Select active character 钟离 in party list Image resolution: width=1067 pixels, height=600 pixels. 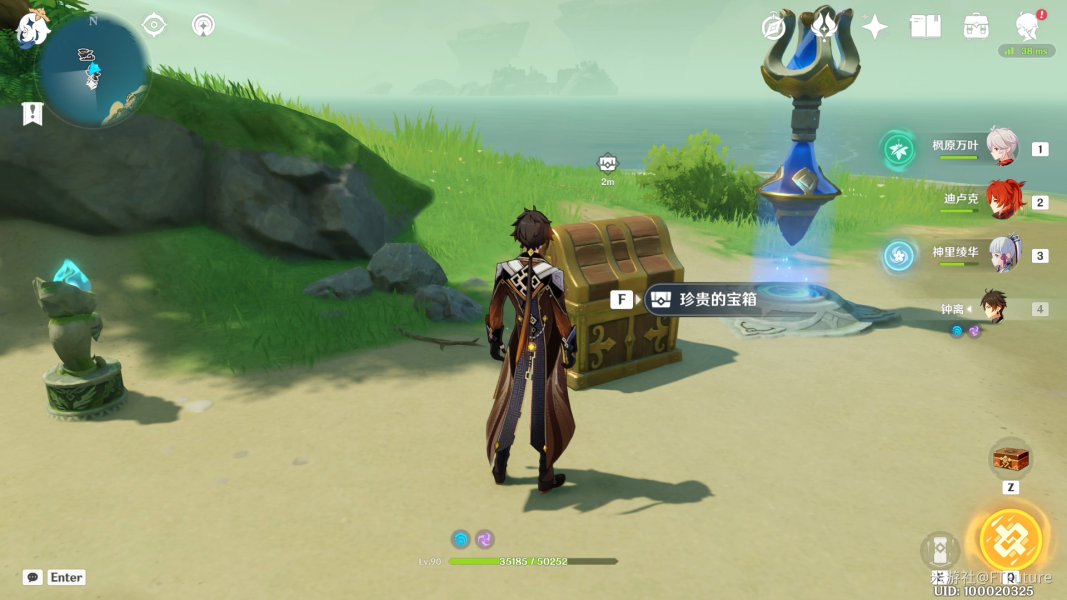coord(993,307)
